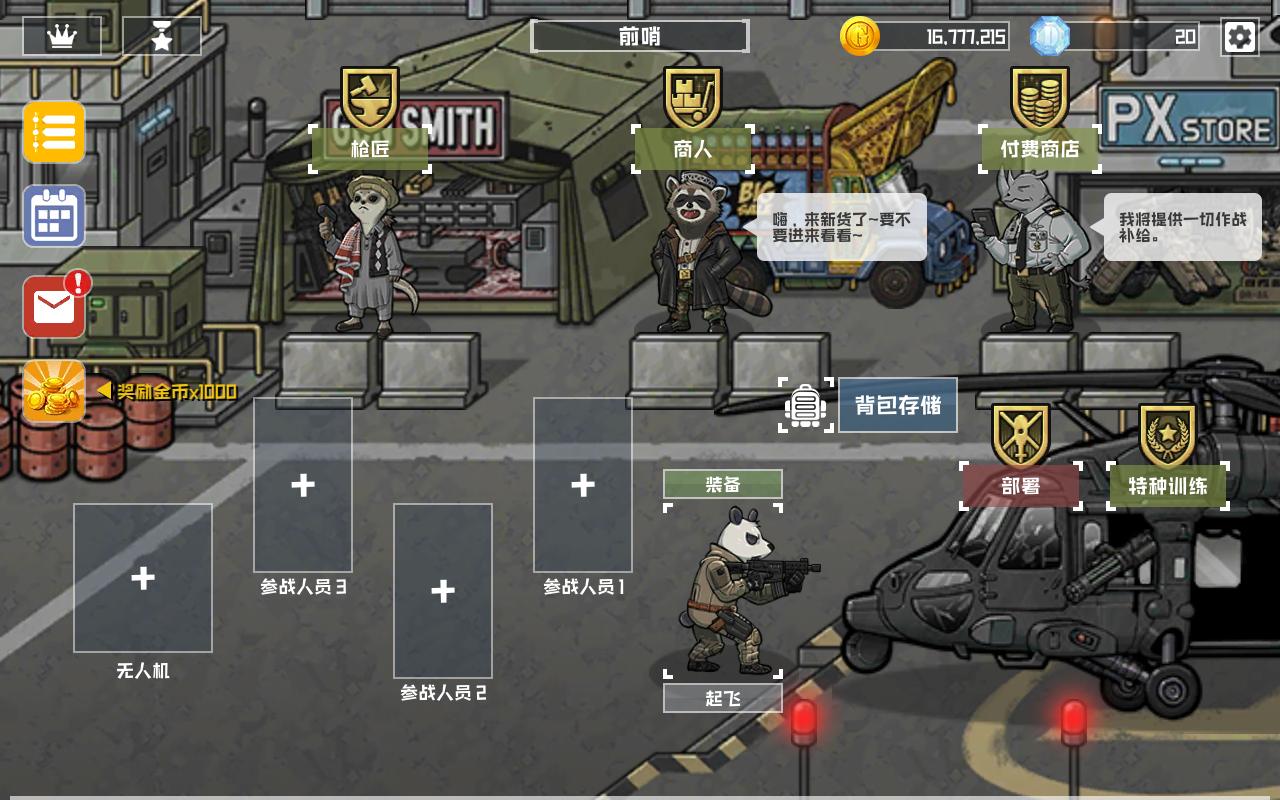1280x800 pixels.
Task: Click the medal icon beside the crown
Action: pyautogui.click(x=163, y=36)
